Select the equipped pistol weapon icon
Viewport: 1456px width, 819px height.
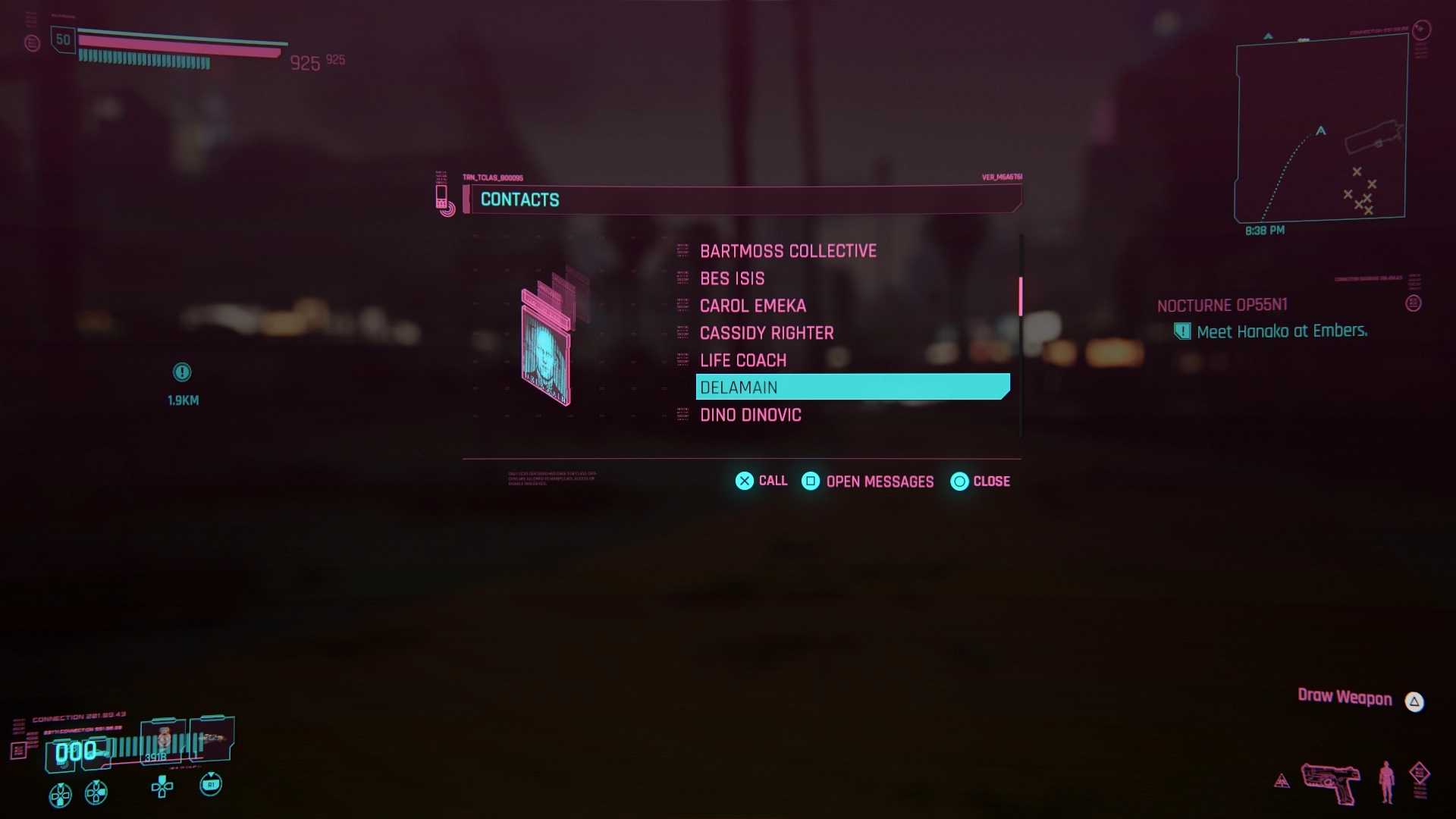pyautogui.click(x=1331, y=782)
